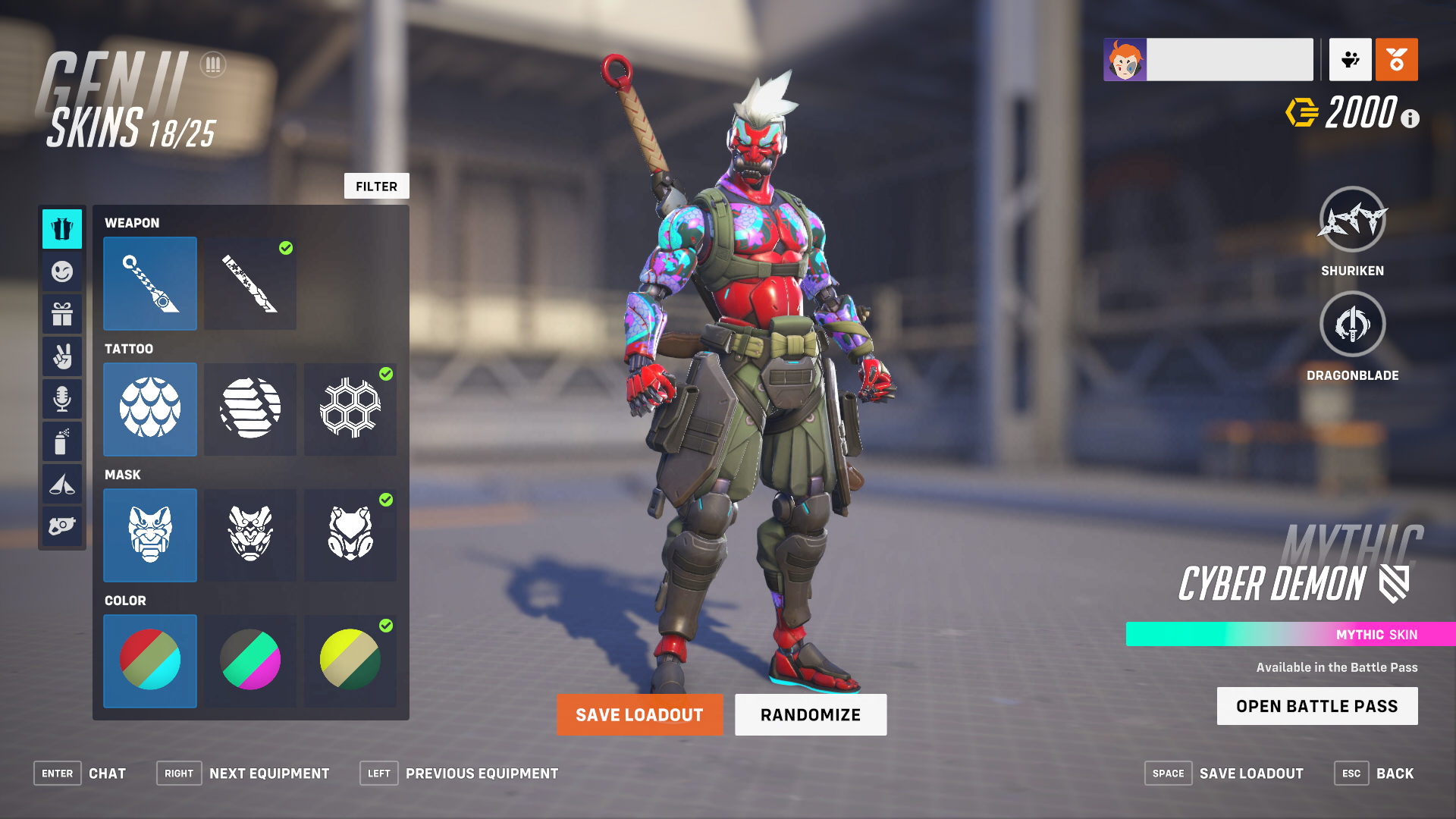Image resolution: width=1456 pixels, height=819 pixels.
Task: Select the first Weapon variant option
Action: 149,284
